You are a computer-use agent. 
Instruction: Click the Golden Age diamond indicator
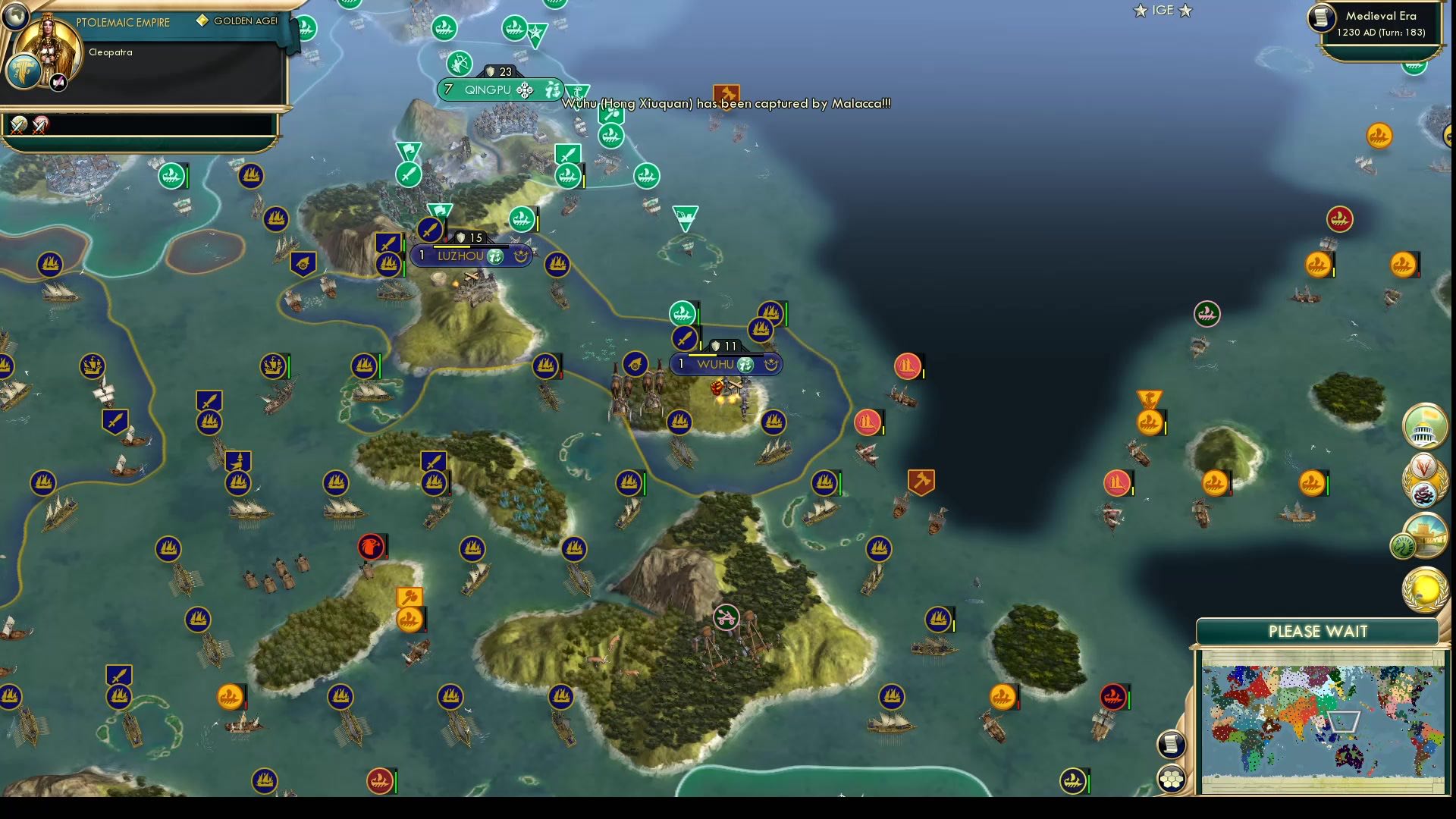(201, 20)
